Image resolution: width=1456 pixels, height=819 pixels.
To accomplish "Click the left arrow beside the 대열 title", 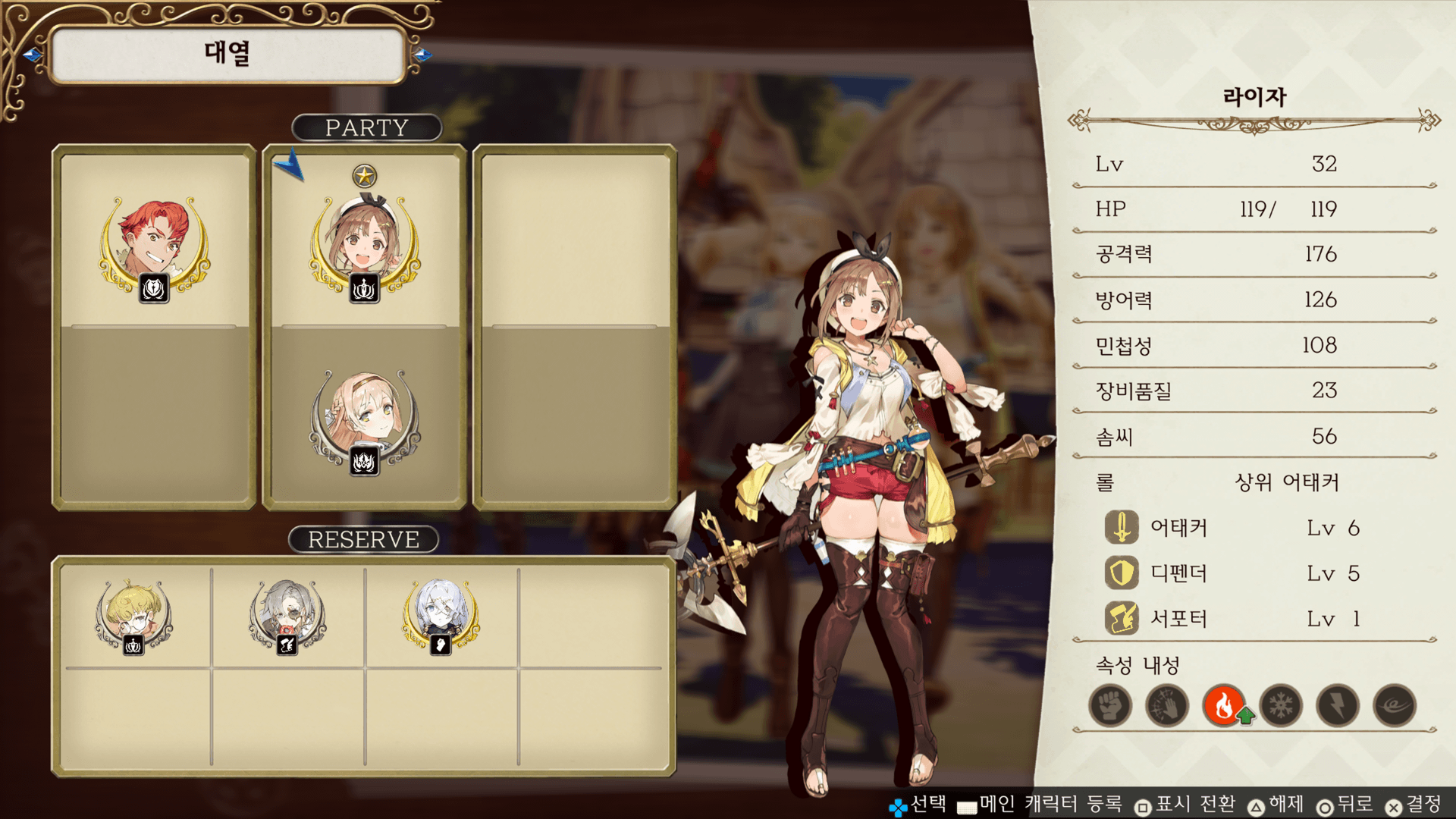I will point(32,54).
